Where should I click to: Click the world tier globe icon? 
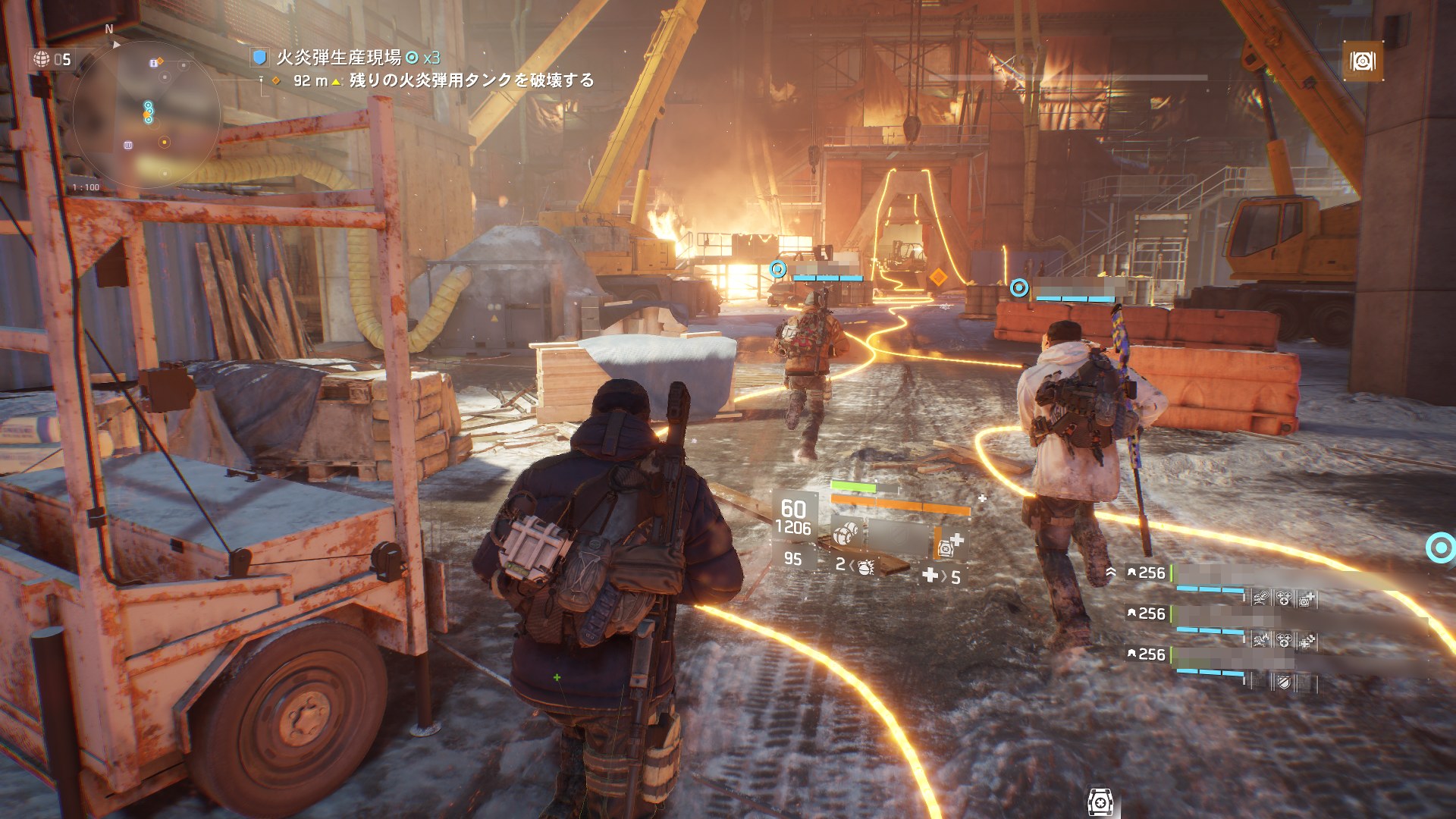tap(41, 58)
